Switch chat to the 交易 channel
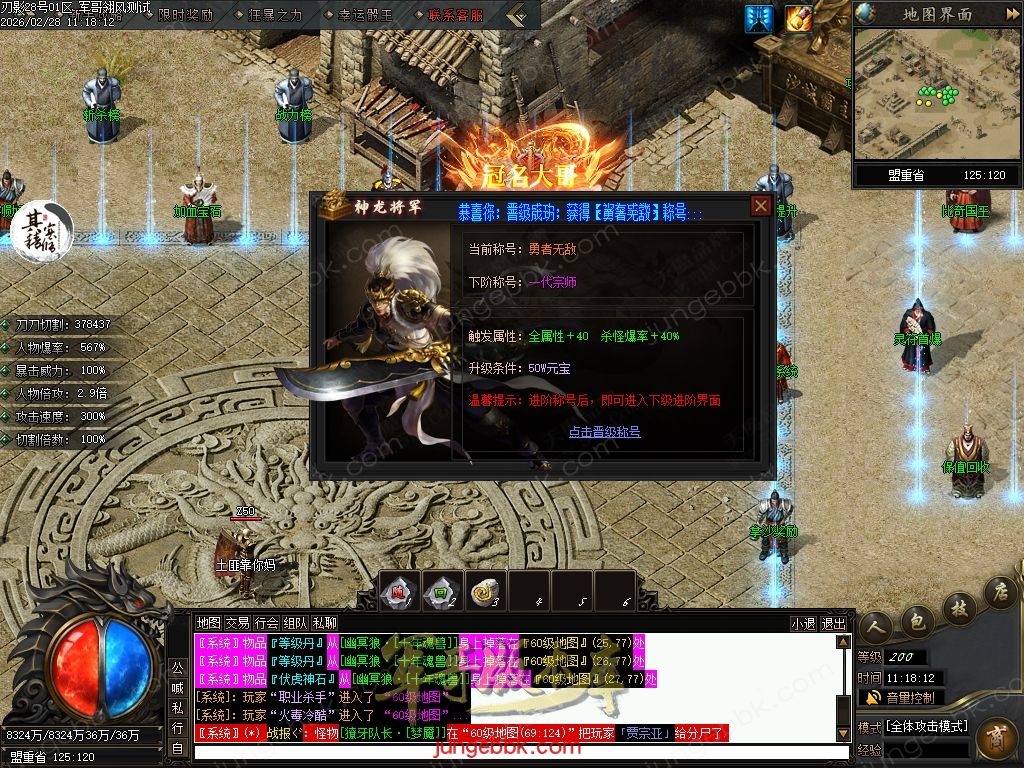Image resolution: width=1024 pixels, height=768 pixels. coord(237,623)
